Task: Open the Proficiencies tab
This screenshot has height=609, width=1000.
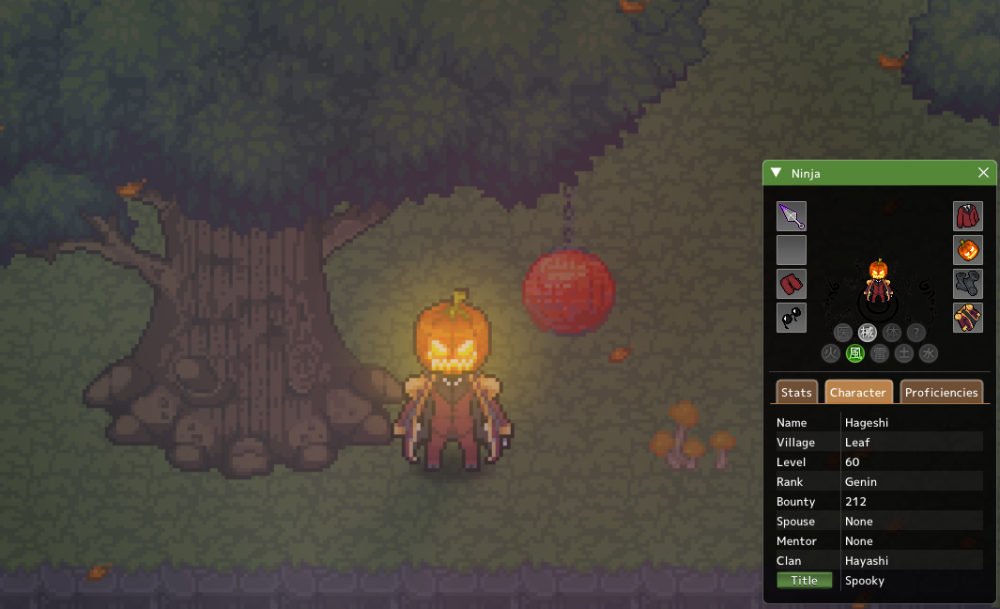Action: (941, 392)
